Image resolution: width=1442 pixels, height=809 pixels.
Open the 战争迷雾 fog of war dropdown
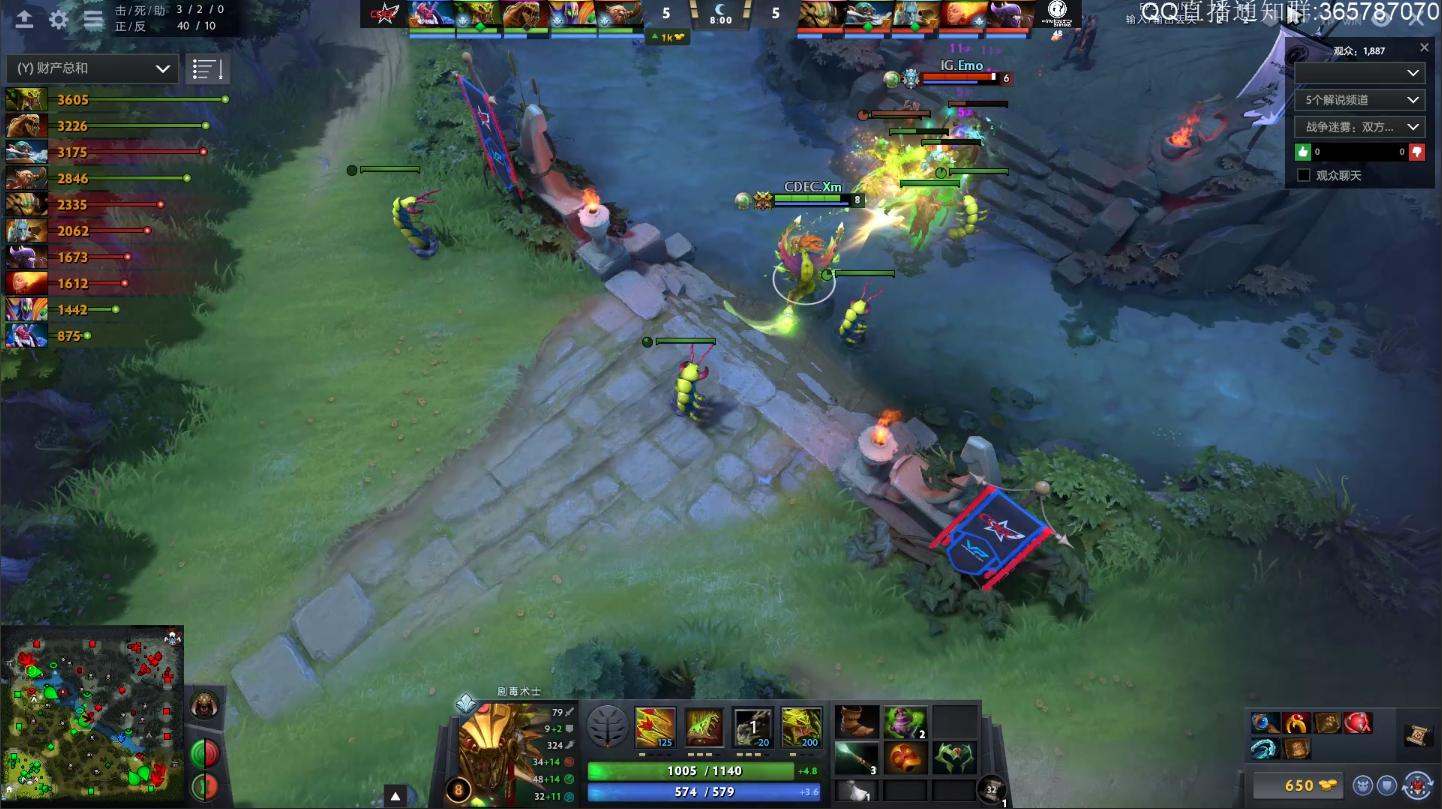pos(1358,126)
